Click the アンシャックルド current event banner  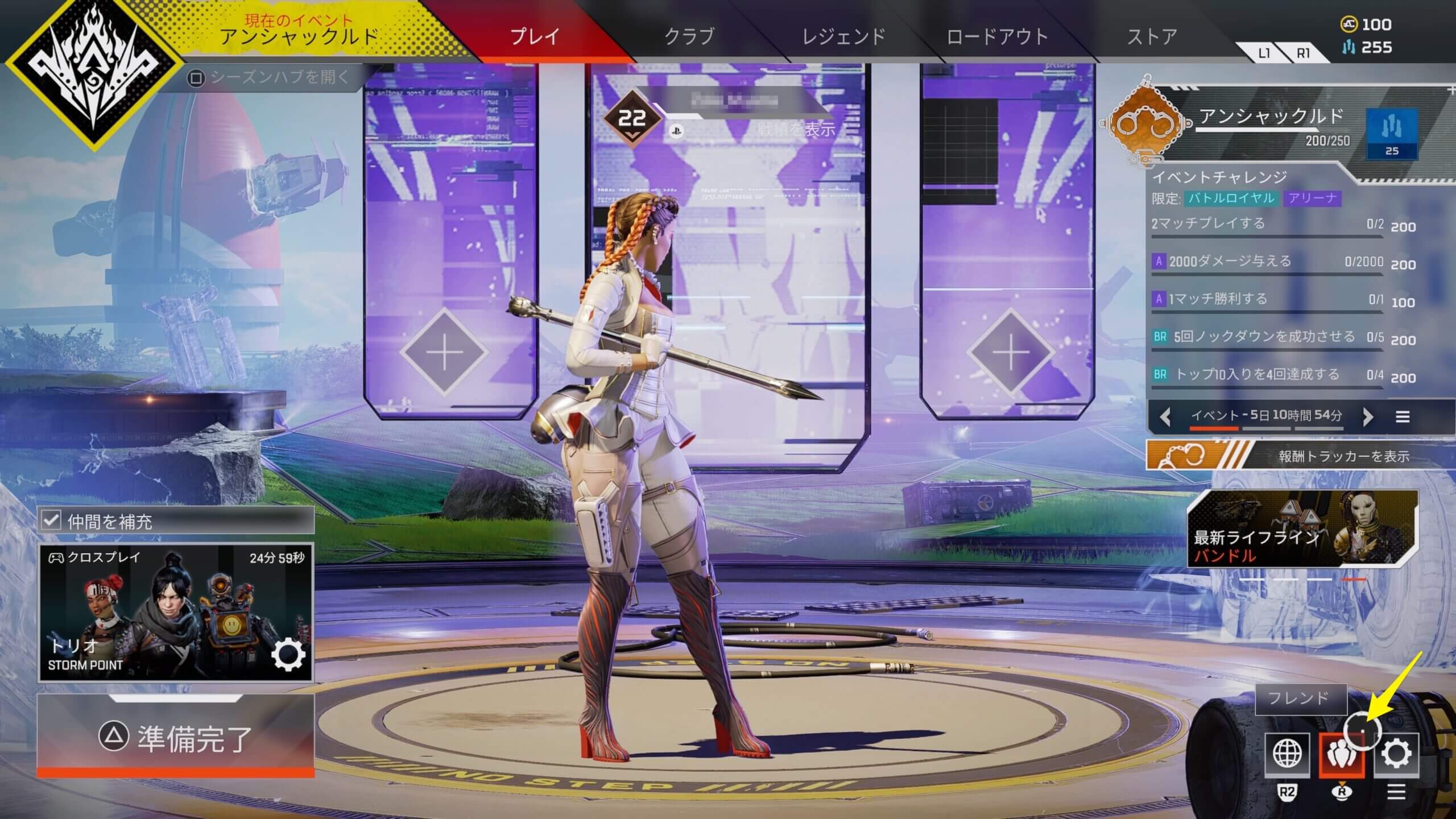(x=299, y=31)
